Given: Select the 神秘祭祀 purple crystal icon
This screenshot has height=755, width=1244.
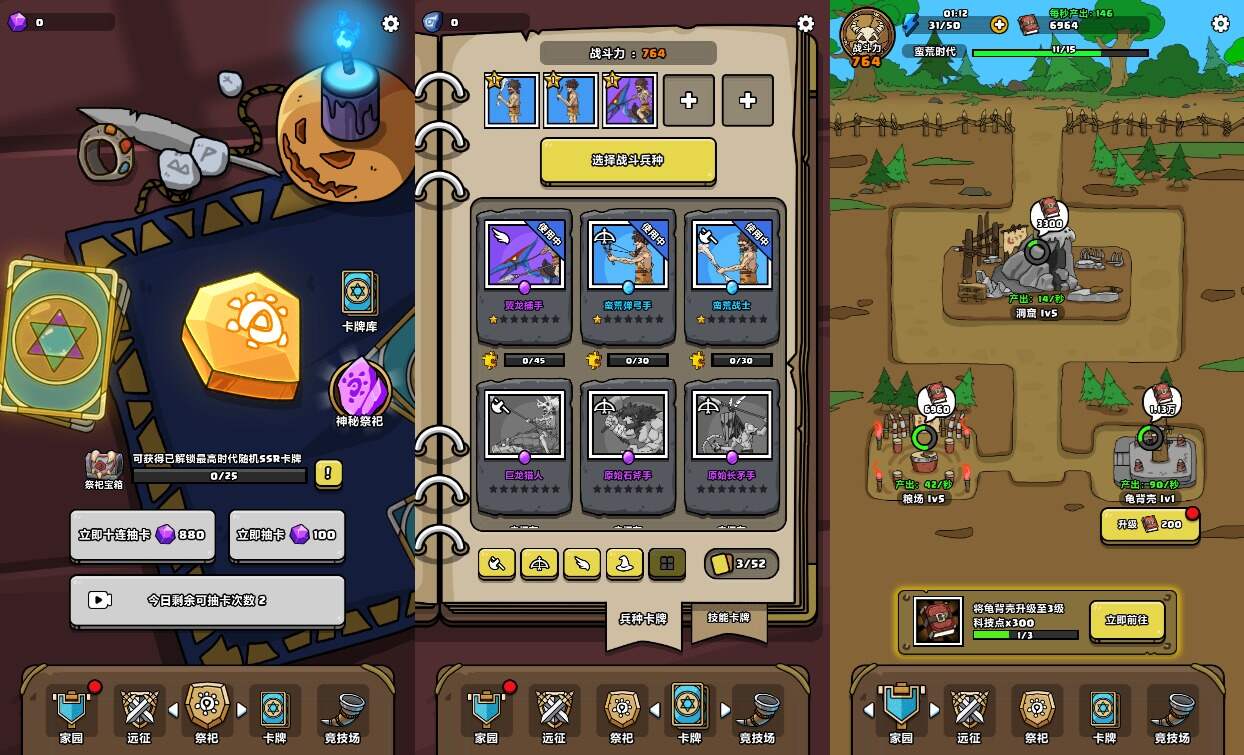Looking at the screenshot, I should (360, 388).
